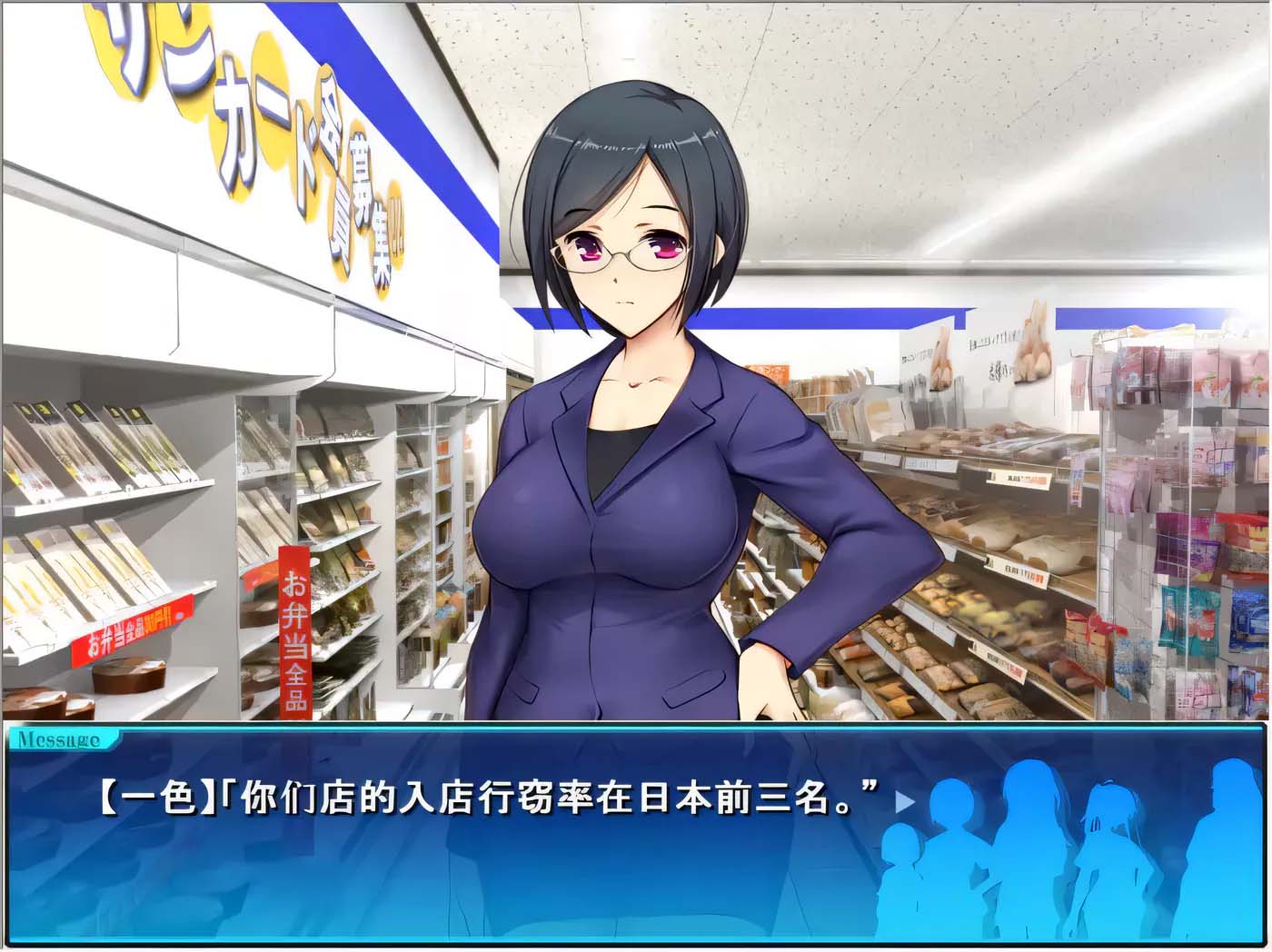
Task: Select the rightmost partial silhouette
Action: [1227, 845]
